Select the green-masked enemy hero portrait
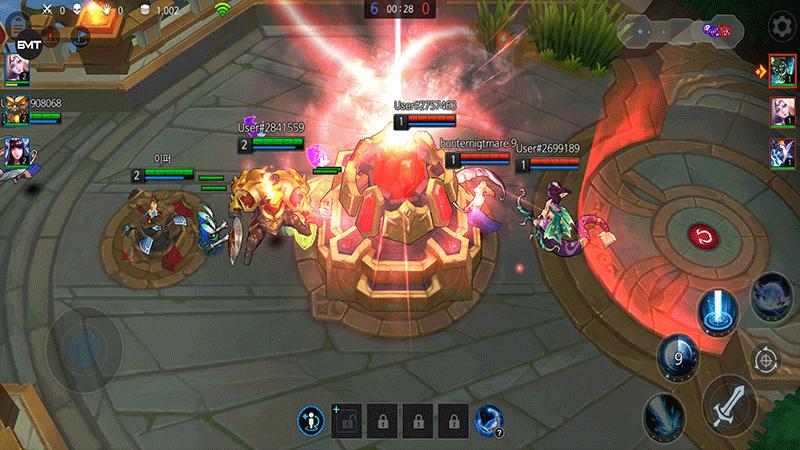800x450 pixels. [782, 70]
